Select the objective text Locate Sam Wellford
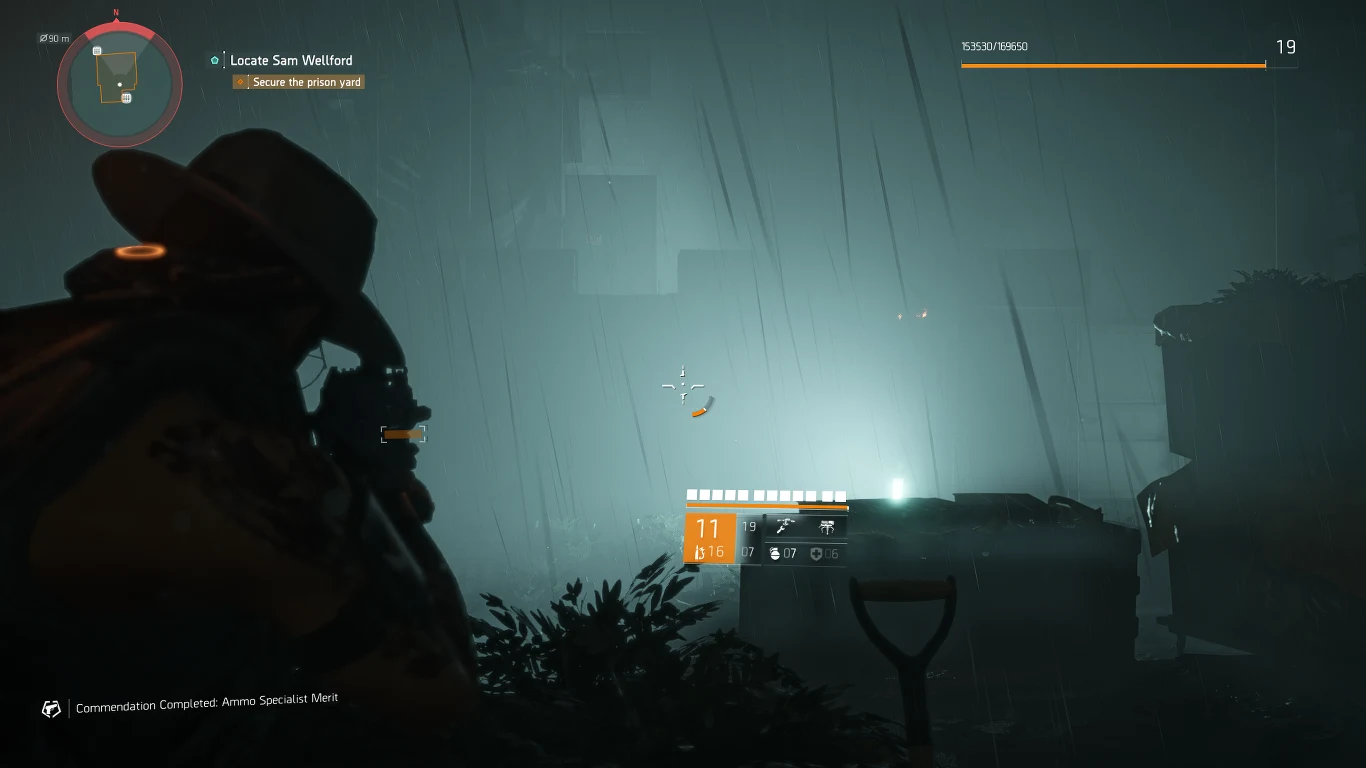Image resolution: width=1366 pixels, height=768 pixels. tap(290, 60)
